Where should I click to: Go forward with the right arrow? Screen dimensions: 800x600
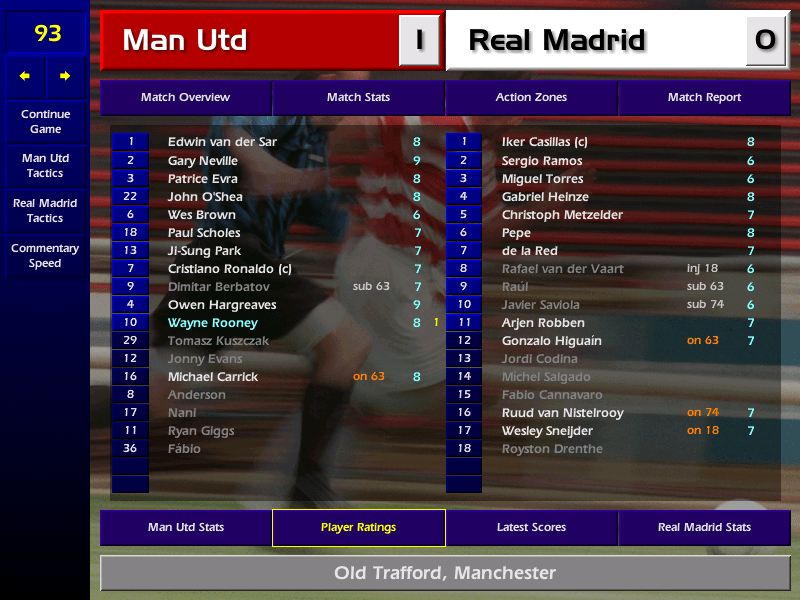[65, 76]
